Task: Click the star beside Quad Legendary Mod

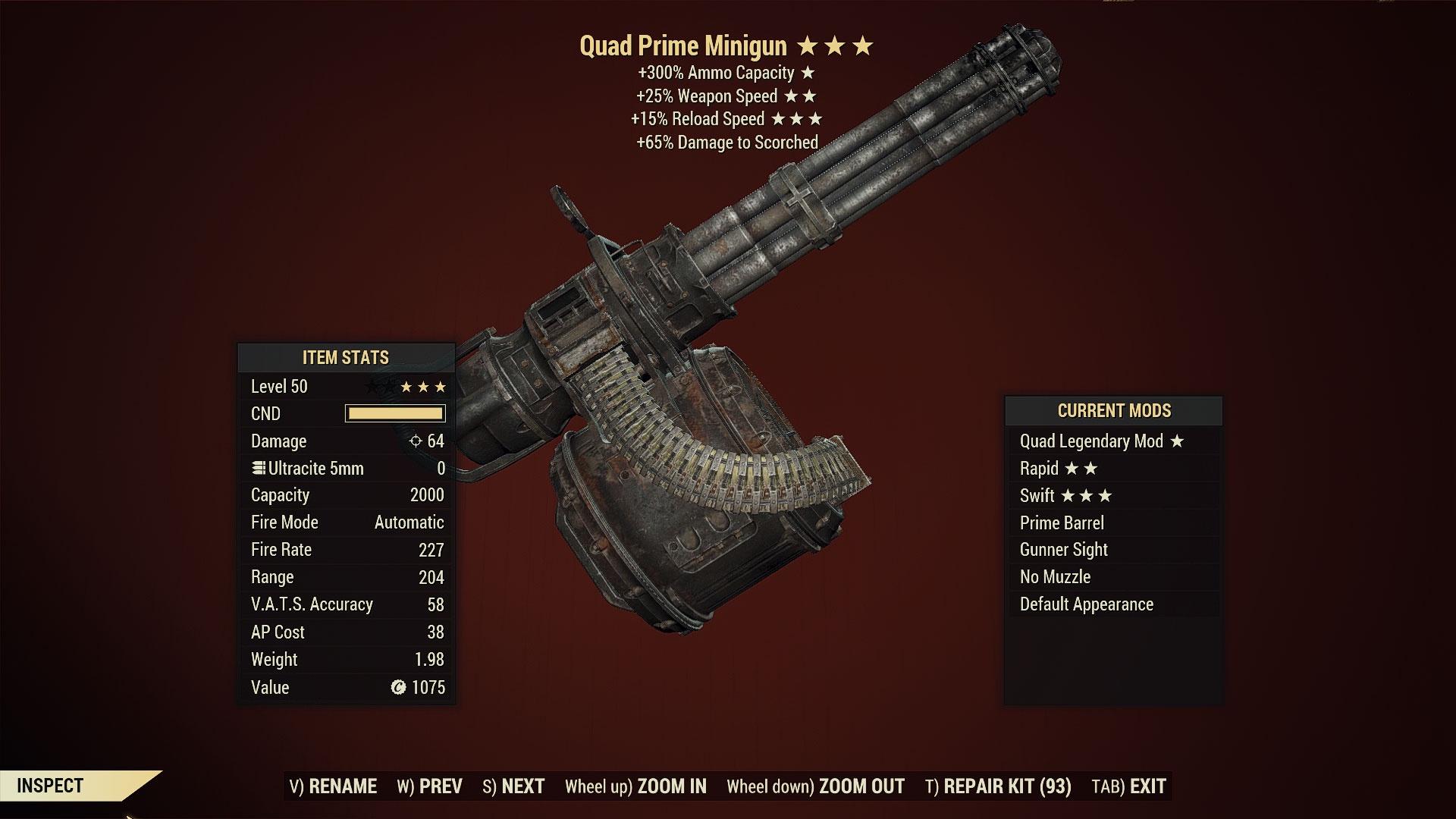Action: coord(1178,441)
